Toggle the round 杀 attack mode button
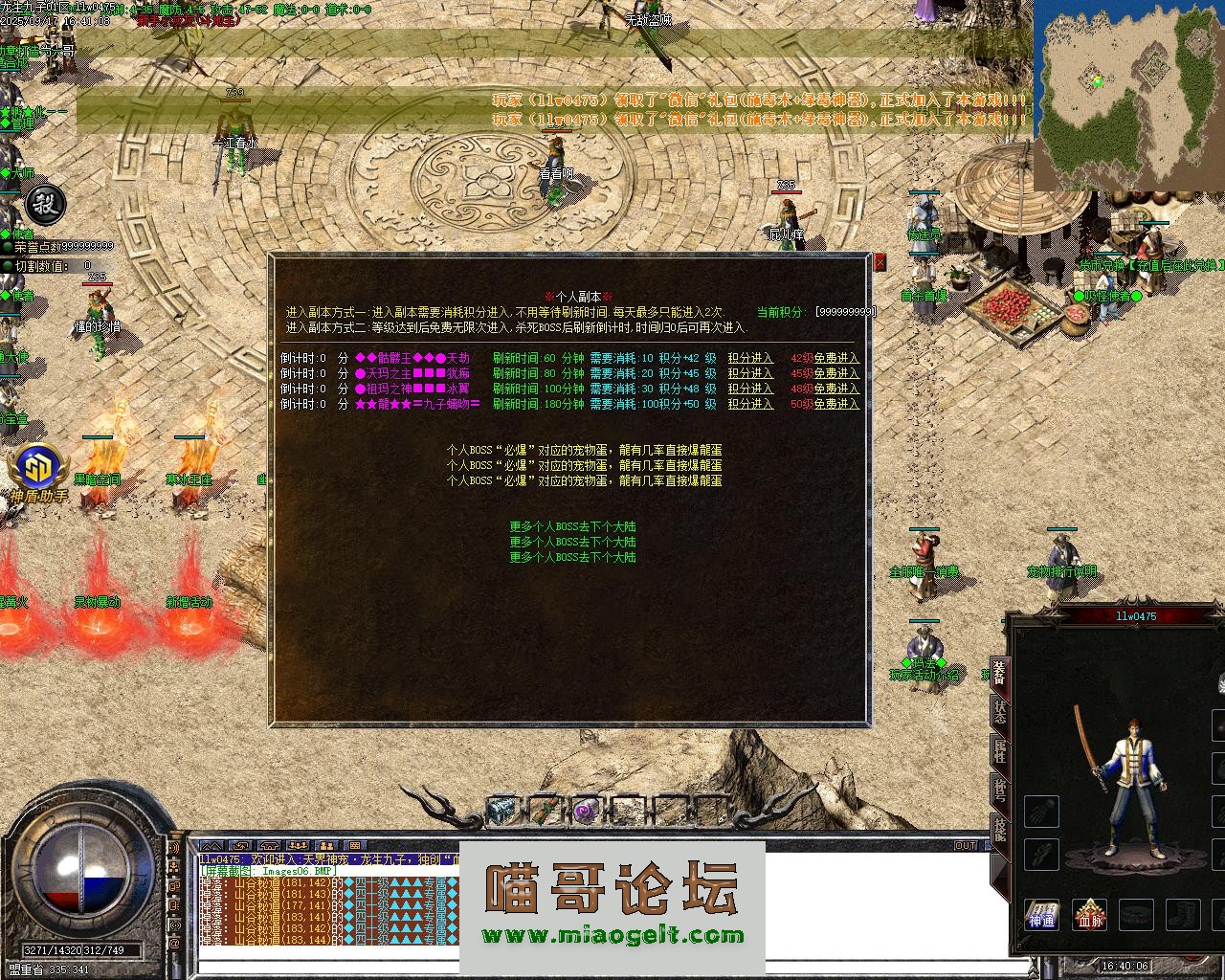The image size is (1225, 980). (x=43, y=203)
